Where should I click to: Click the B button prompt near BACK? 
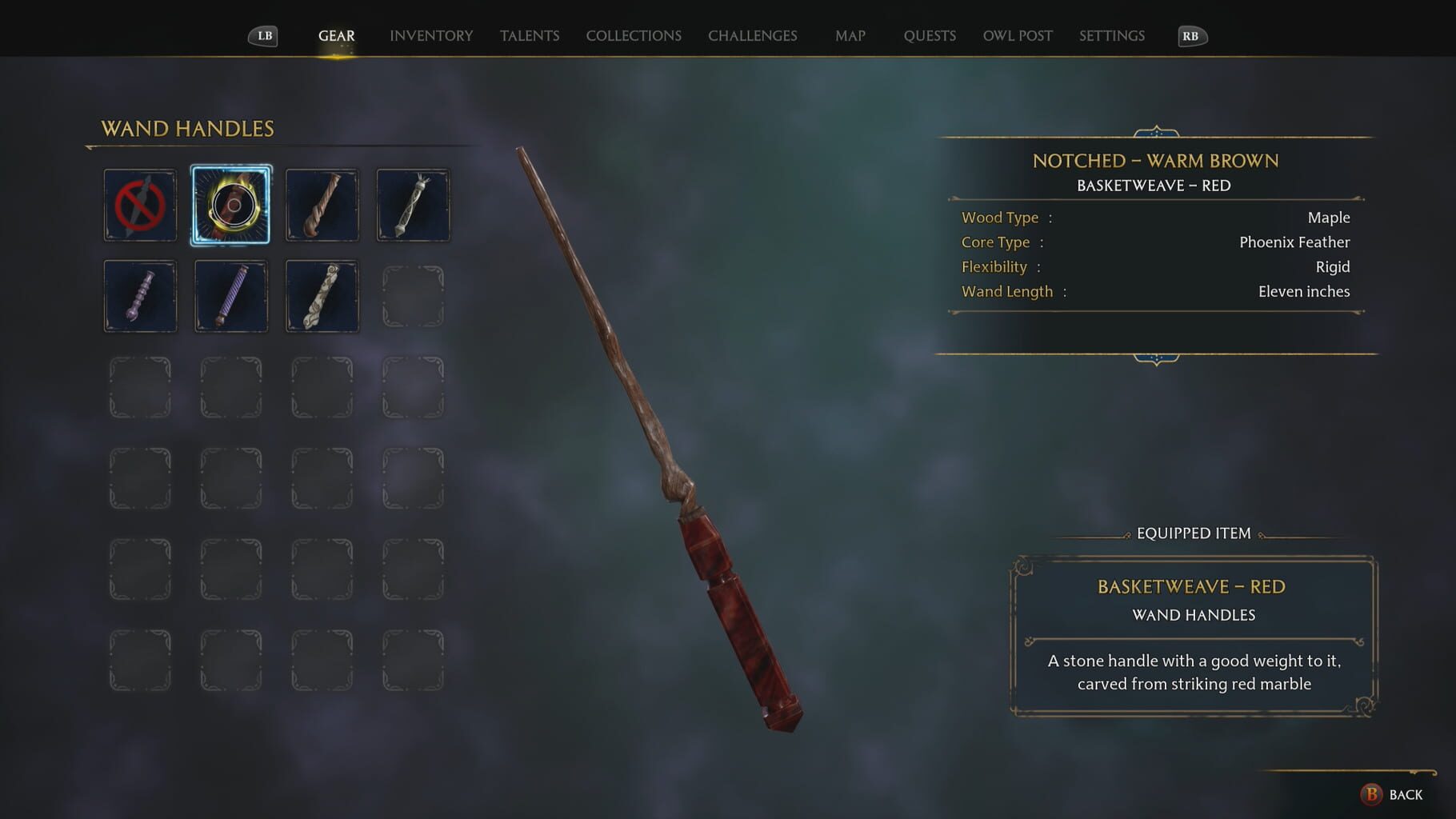pyautogui.click(x=1370, y=795)
